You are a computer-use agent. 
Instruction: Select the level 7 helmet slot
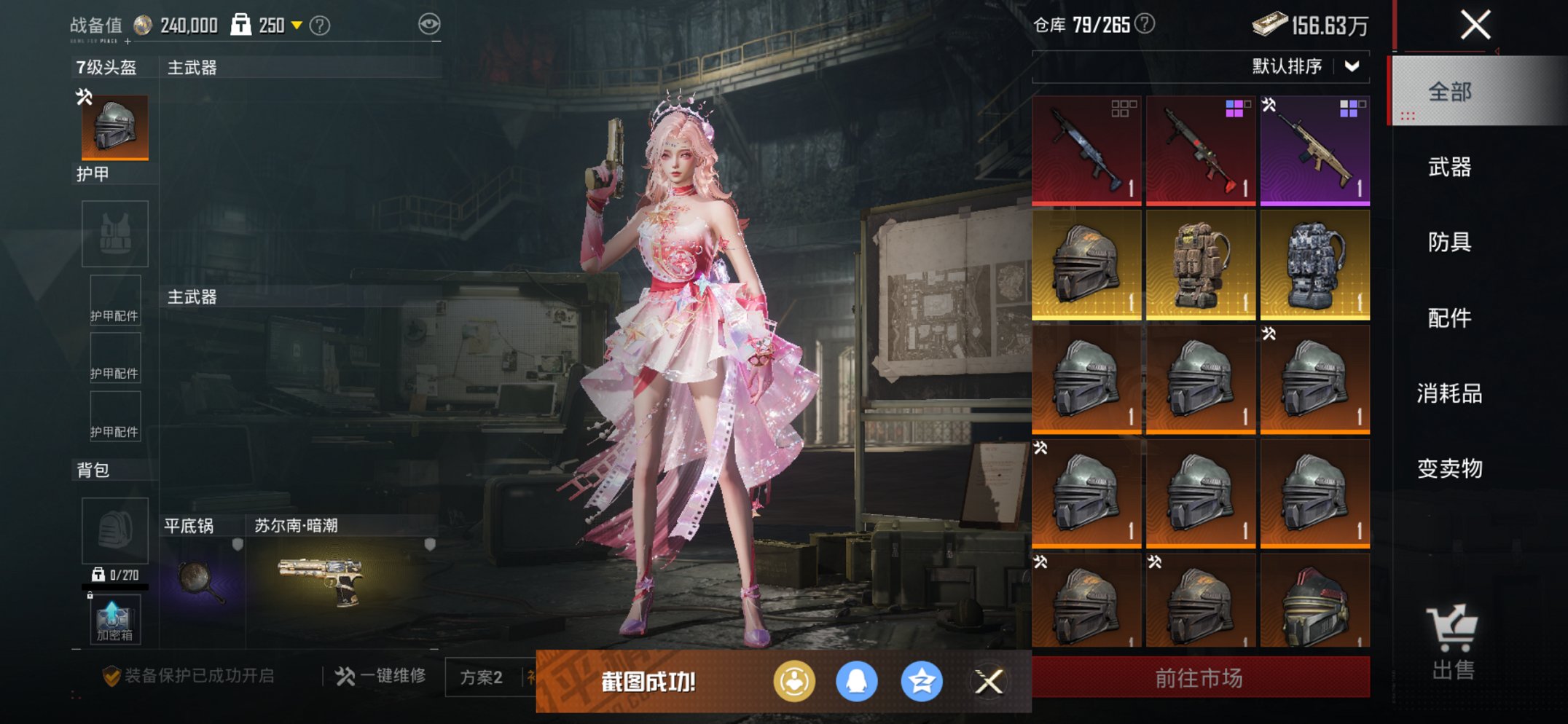click(114, 127)
